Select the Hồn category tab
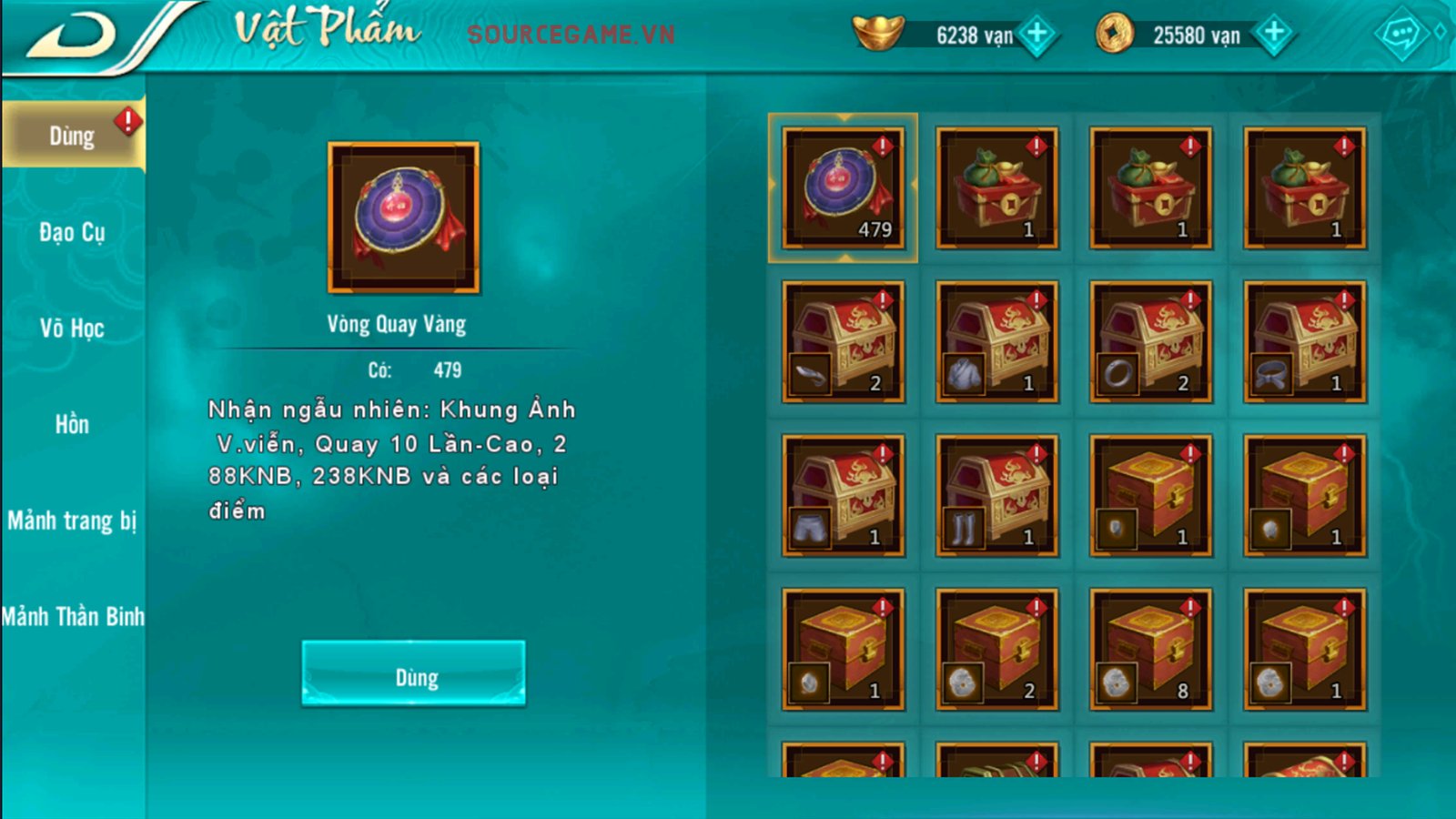This screenshot has width=1456, height=819. click(72, 425)
